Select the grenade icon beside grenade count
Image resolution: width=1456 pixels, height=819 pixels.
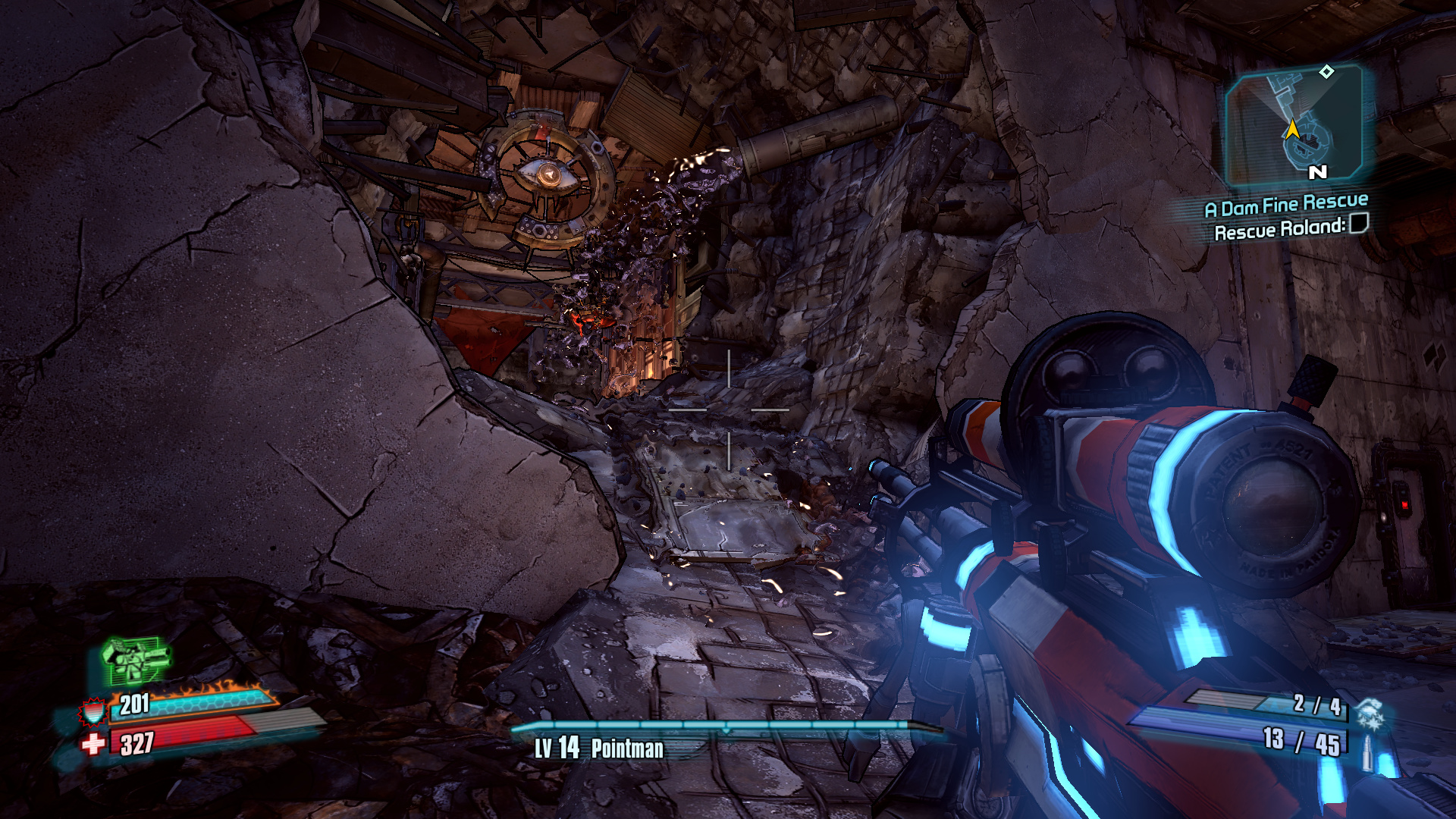[1370, 714]
